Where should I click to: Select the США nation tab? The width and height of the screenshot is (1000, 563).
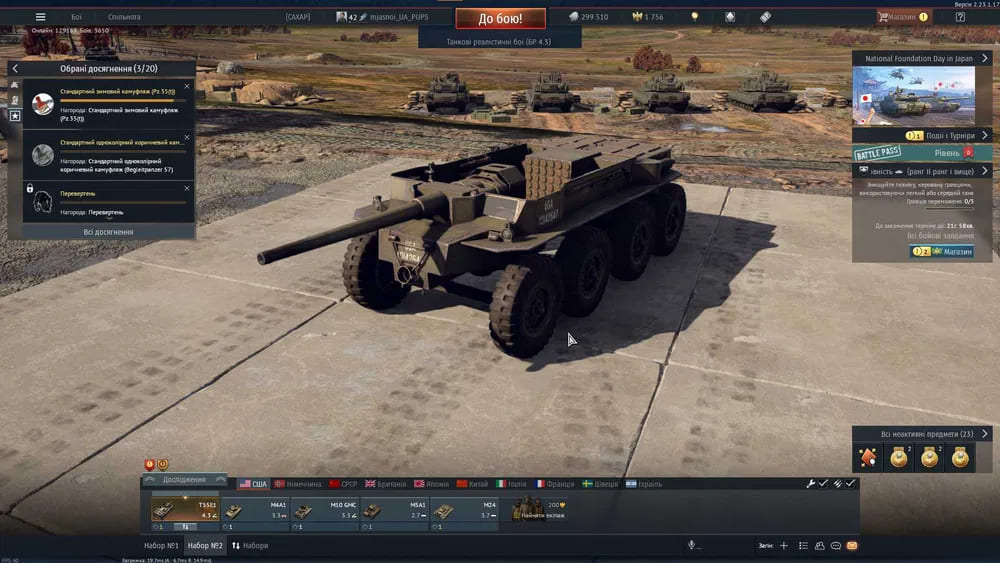tap(253, 484)
